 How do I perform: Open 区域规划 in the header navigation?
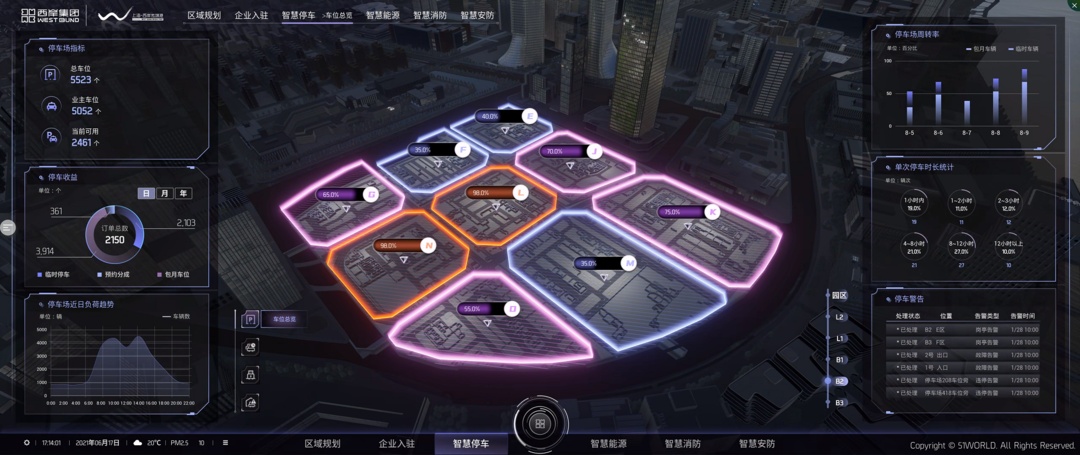click(204, 16)
